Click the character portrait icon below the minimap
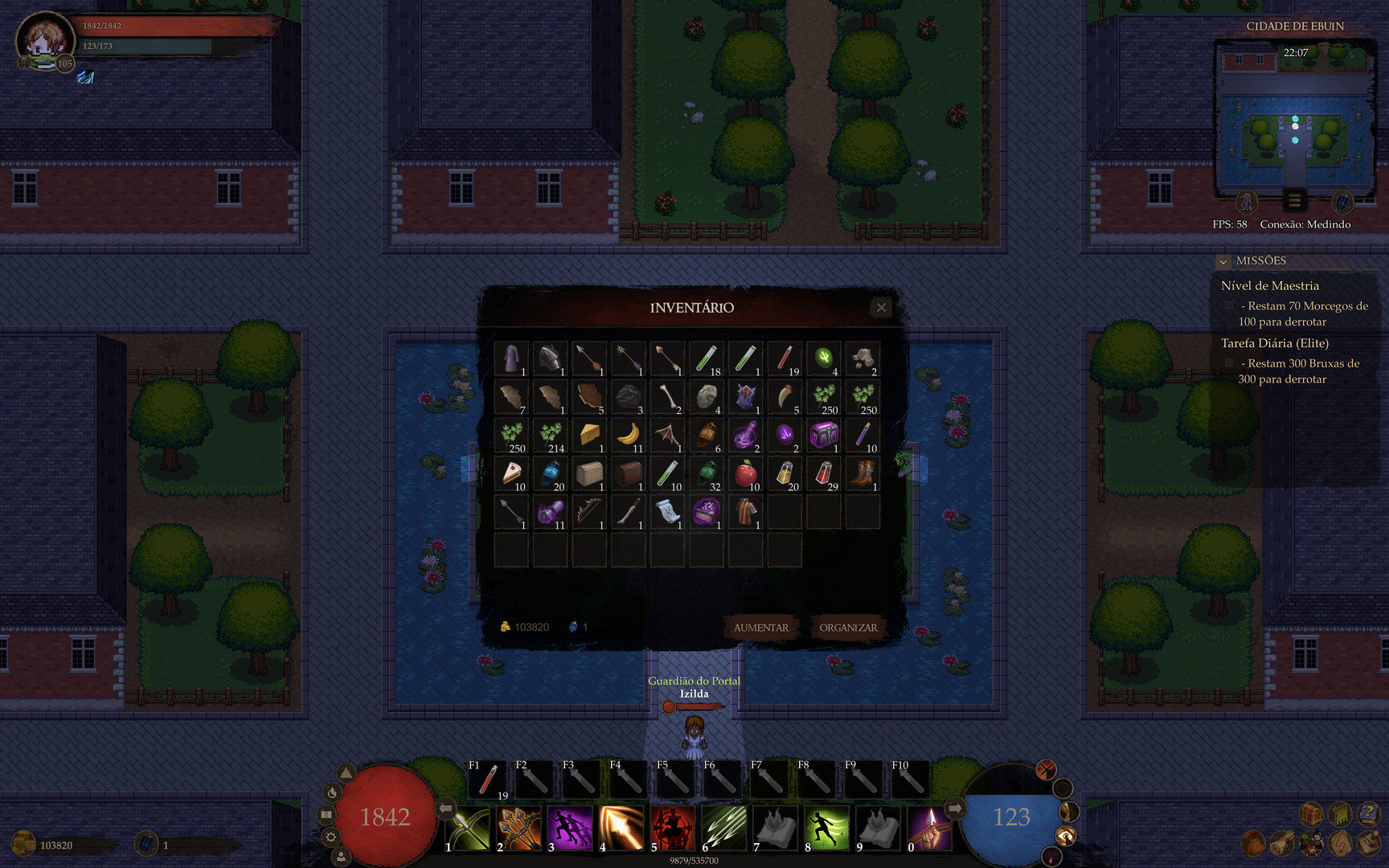The height and width of the screenshot is (868, 1389). 1245,203
